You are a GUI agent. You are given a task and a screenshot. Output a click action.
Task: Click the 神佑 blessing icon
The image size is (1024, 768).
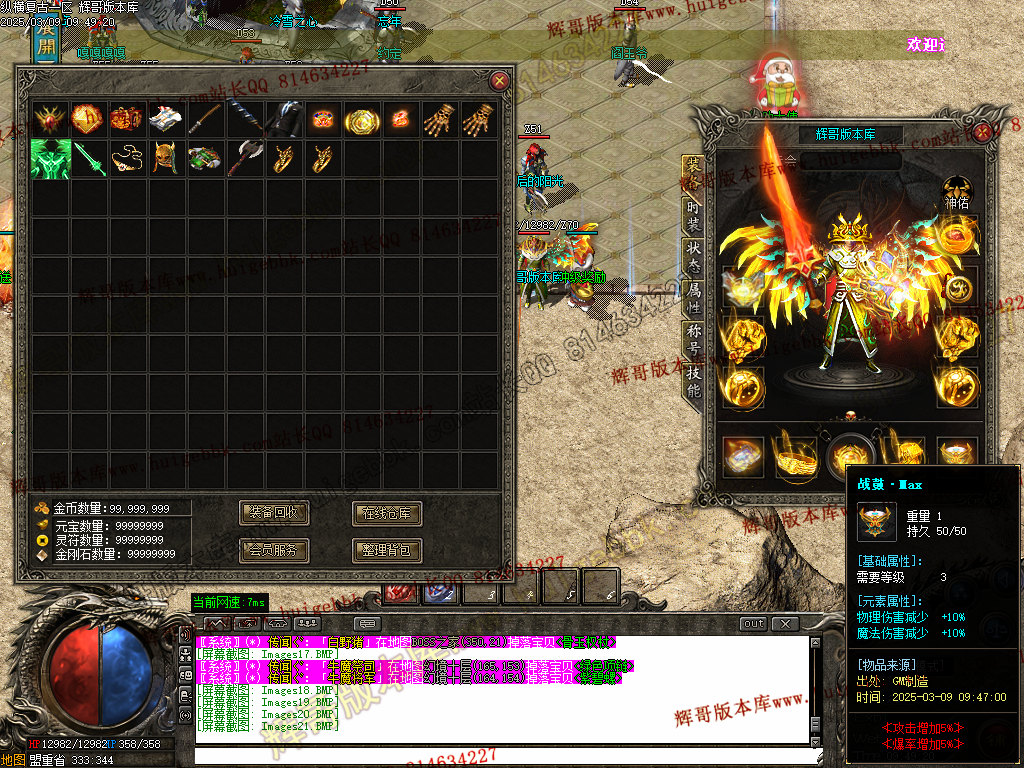(x=957, y=191)
